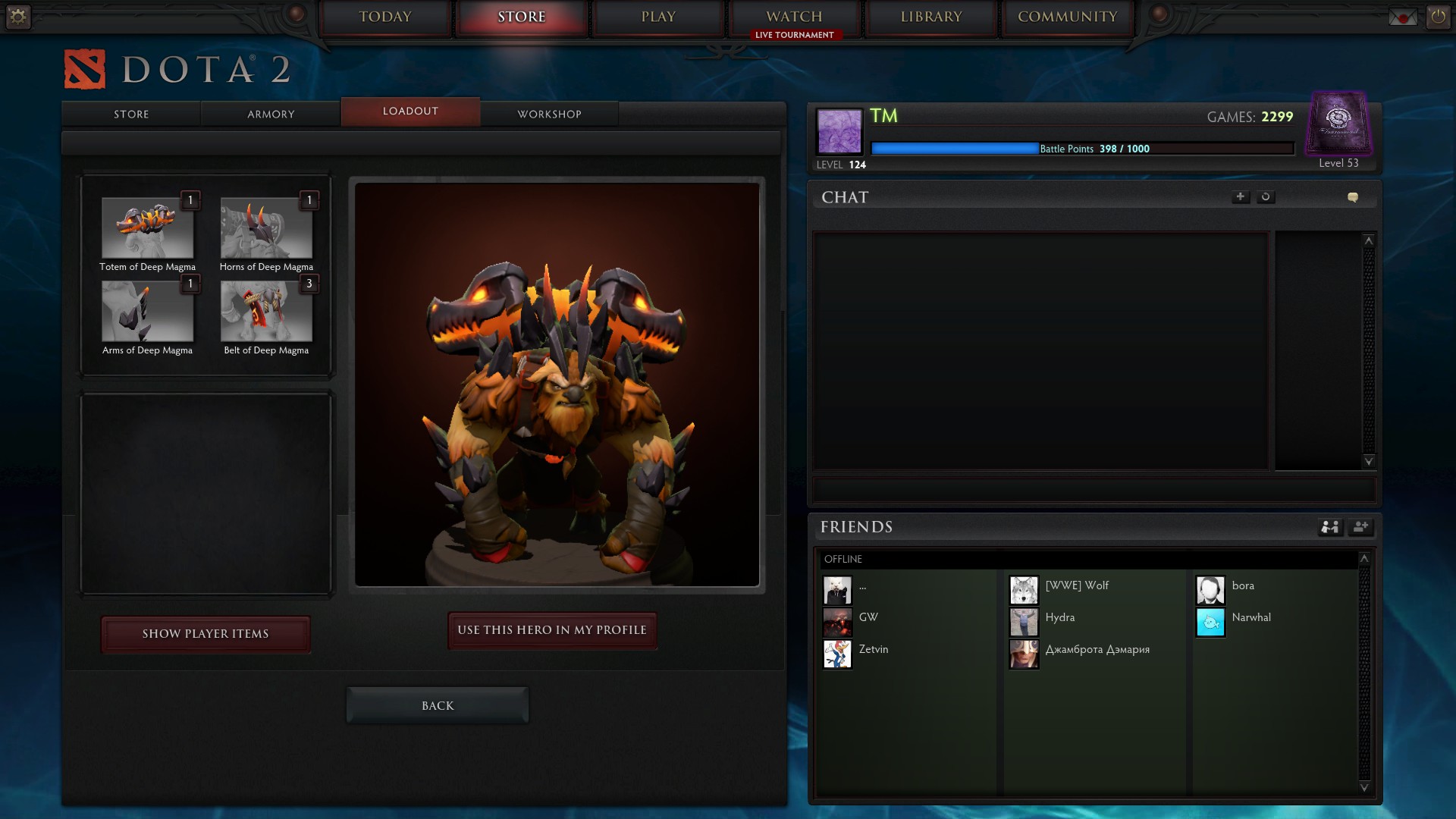Click the add friend icon
Screen dimensions: 1456x819
coord(1360,527)
